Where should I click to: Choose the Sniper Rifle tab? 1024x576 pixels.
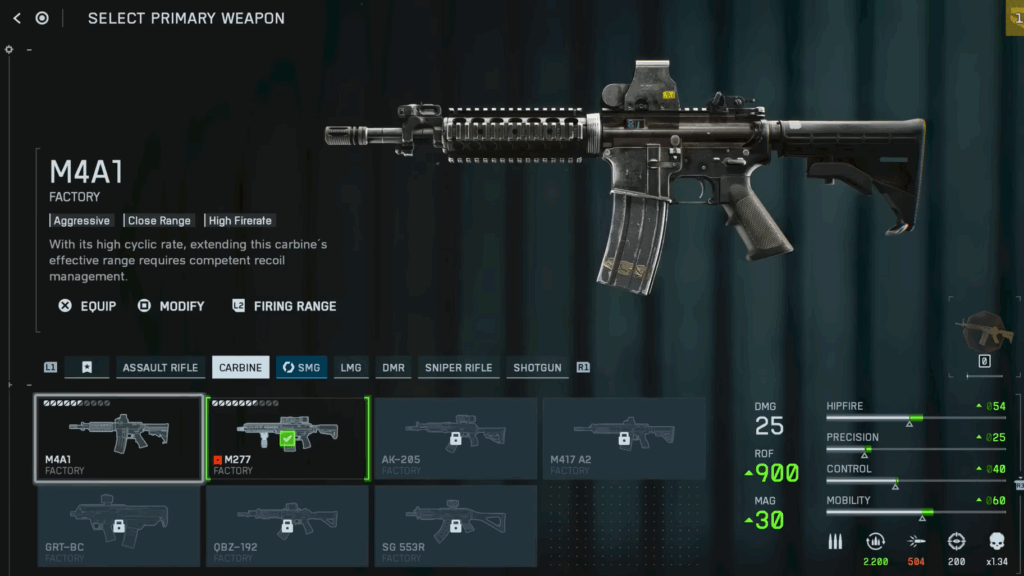coord(458,368)
